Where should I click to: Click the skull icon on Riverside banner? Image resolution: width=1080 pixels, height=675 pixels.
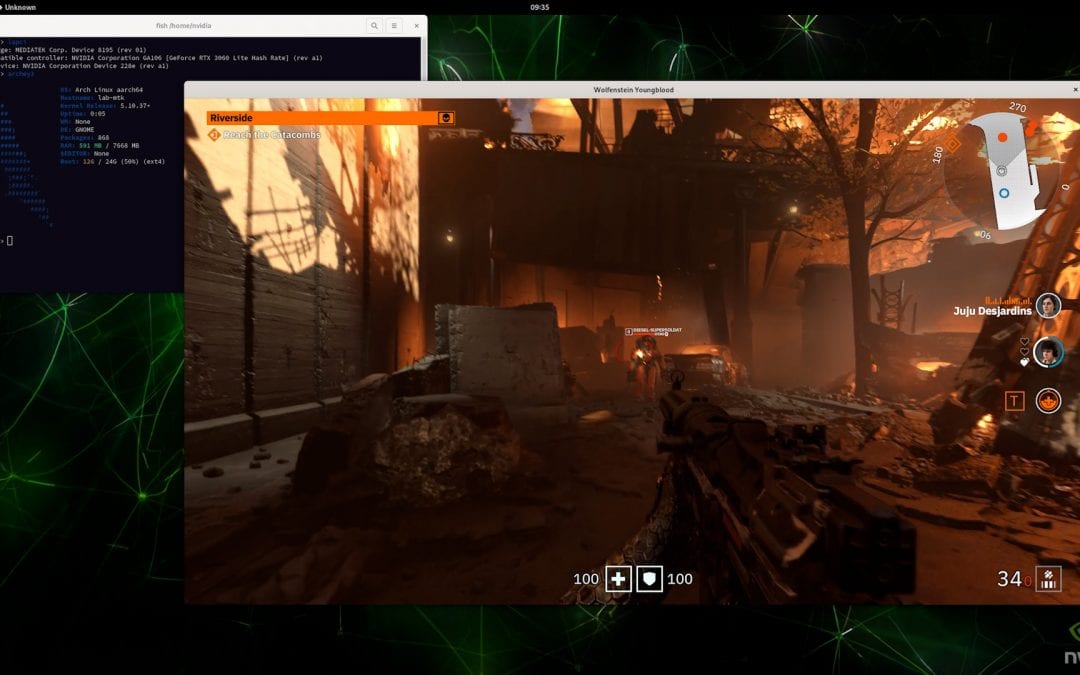coord(446,118)
